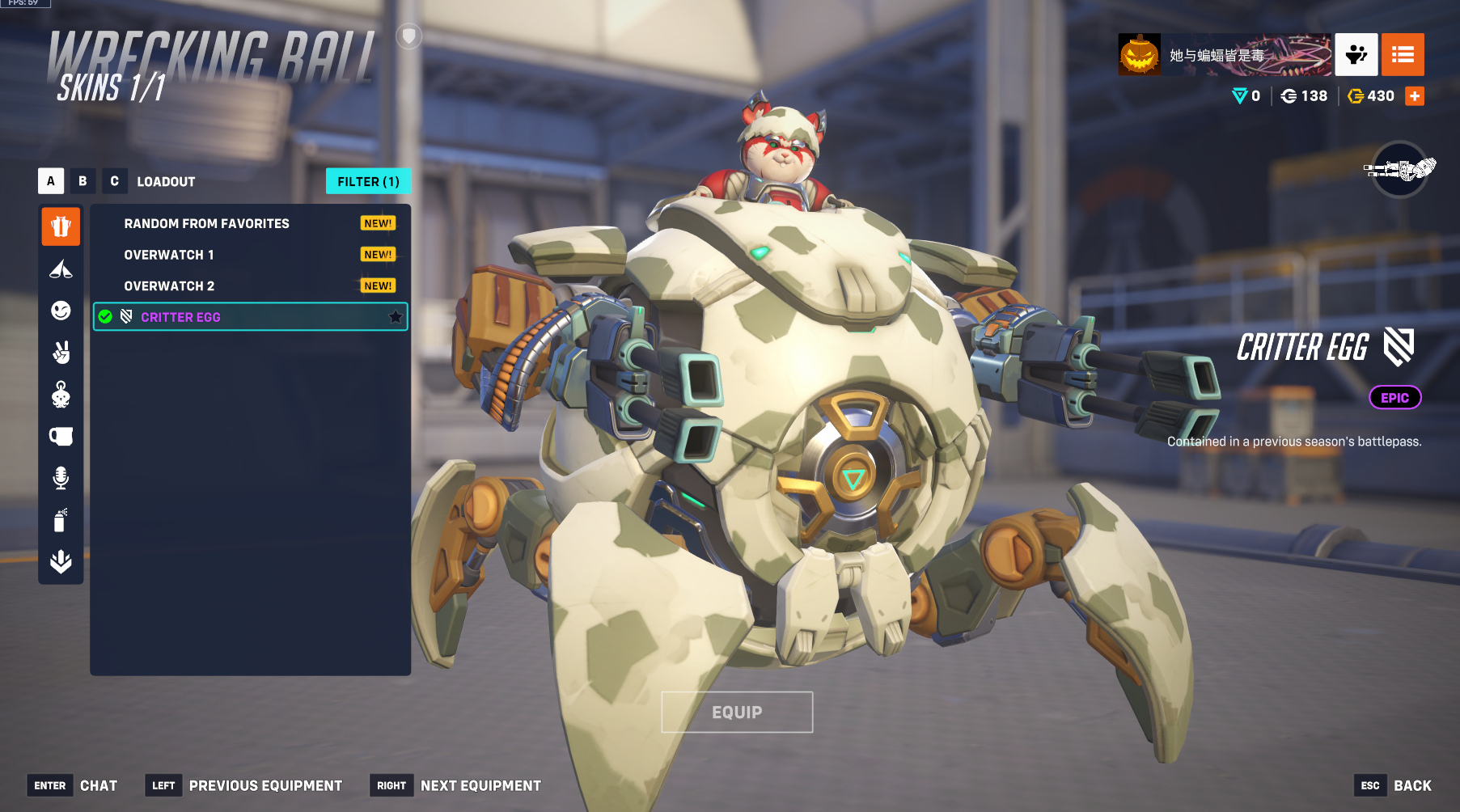The image size is (1460, 812).
Task: Show the voice lines microphone category
Action: point(61,478)
